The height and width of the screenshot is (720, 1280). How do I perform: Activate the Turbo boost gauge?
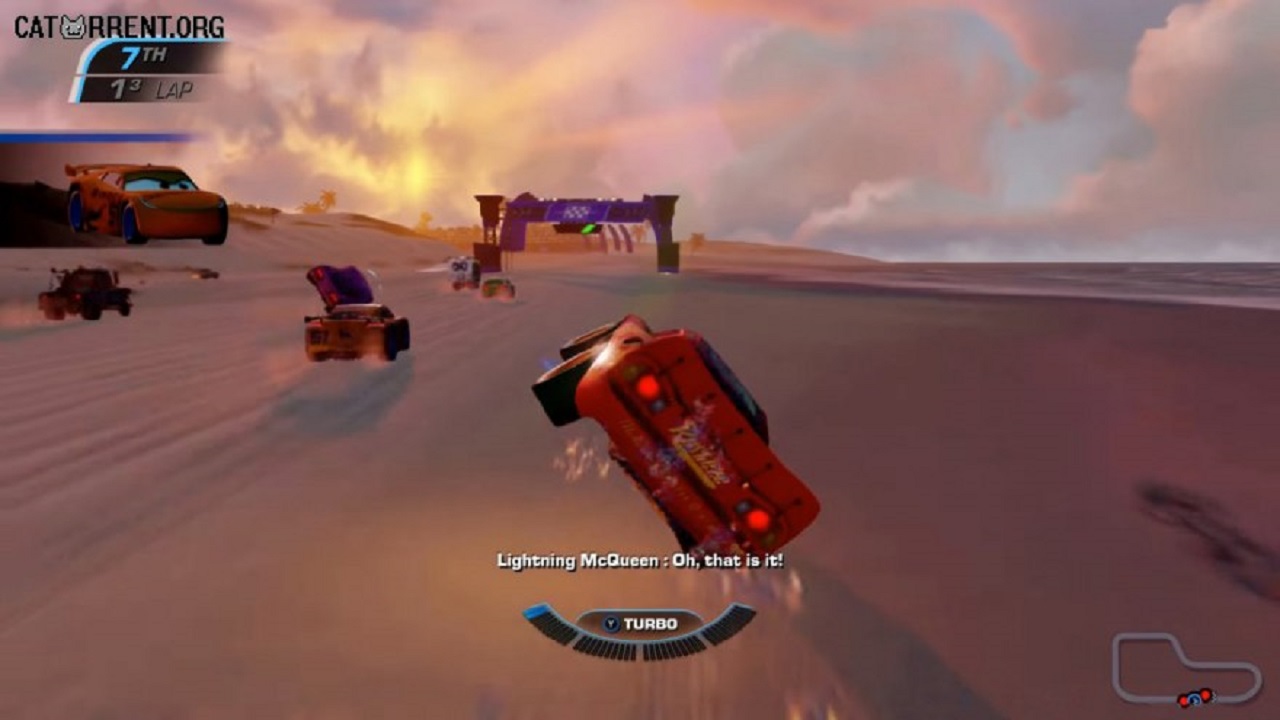coord(639,627)
